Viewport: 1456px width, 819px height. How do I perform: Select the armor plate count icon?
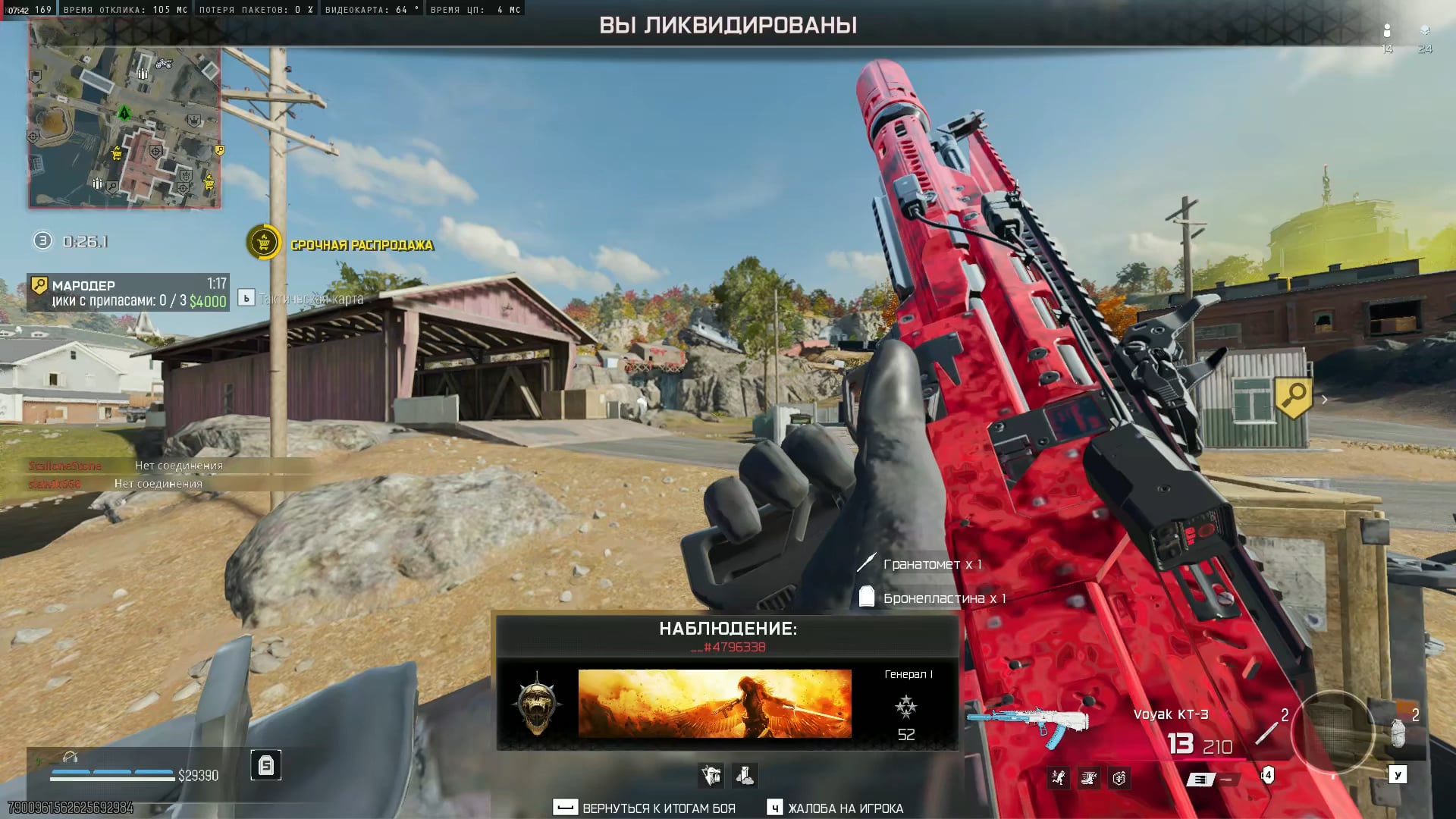click(x=1267, y=775)
